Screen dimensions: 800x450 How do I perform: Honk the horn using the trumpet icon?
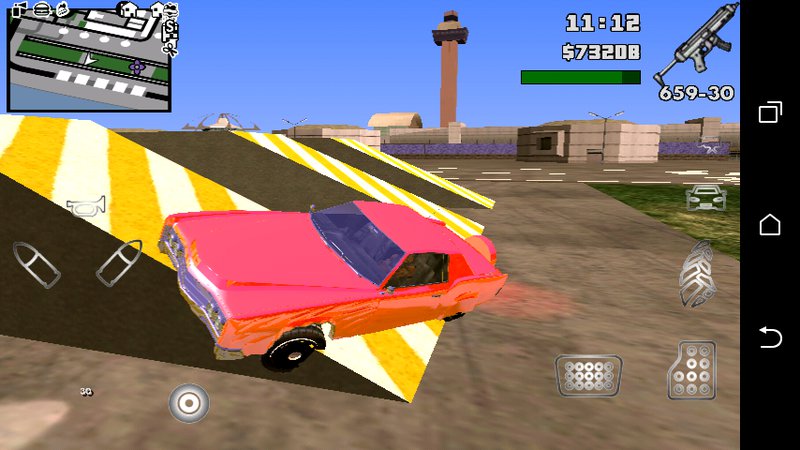[87, 207]
